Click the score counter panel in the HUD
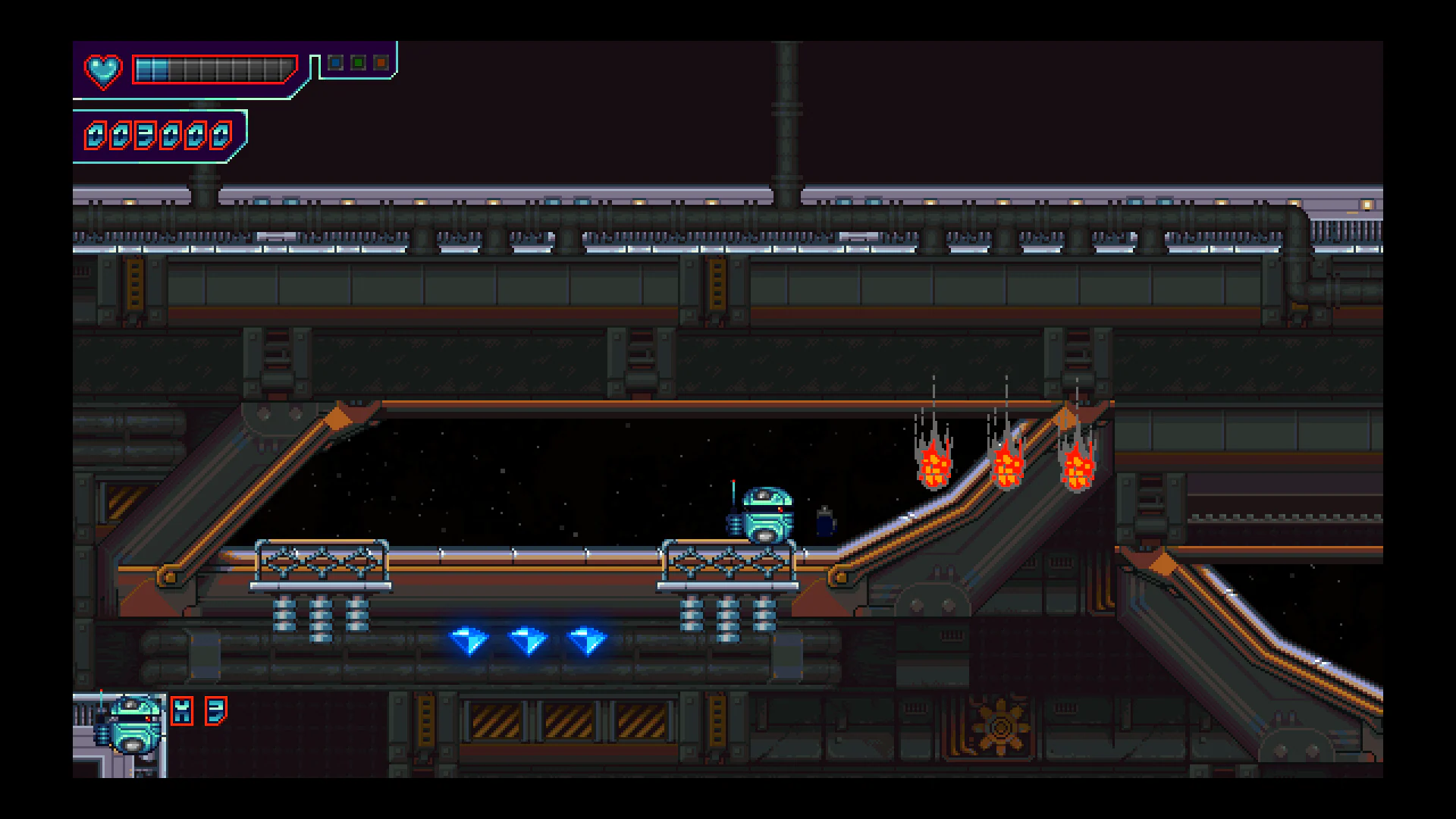This screenshot has height=819, width=1456. (158, 134)
